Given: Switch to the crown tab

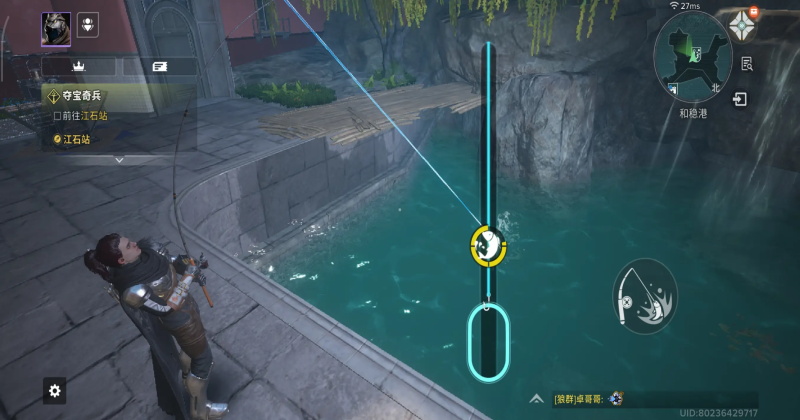Looking at the screenshot, I should click(78, 66).
